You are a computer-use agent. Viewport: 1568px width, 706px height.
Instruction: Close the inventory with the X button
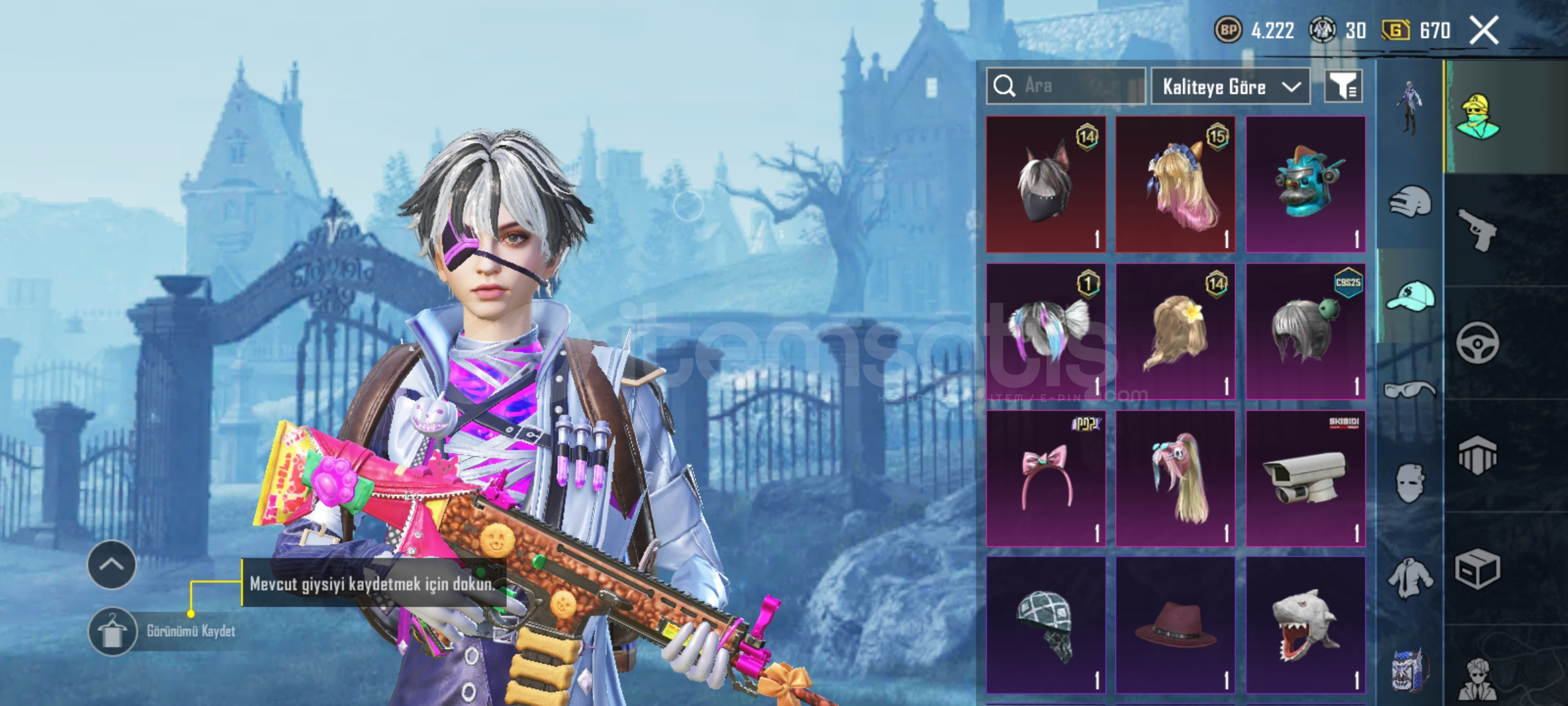click(1484, 30)
